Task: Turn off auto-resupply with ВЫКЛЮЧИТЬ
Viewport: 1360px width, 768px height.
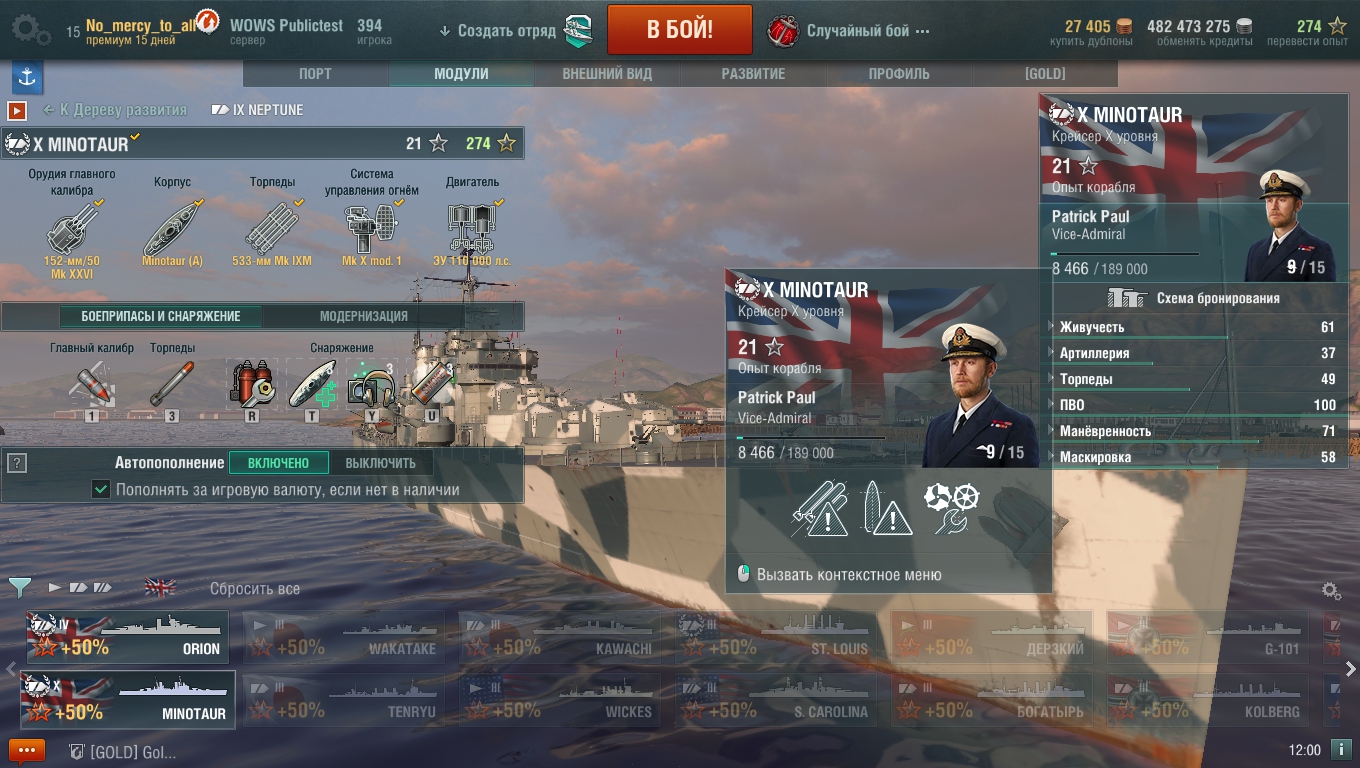Action: (x=380, y=463)
